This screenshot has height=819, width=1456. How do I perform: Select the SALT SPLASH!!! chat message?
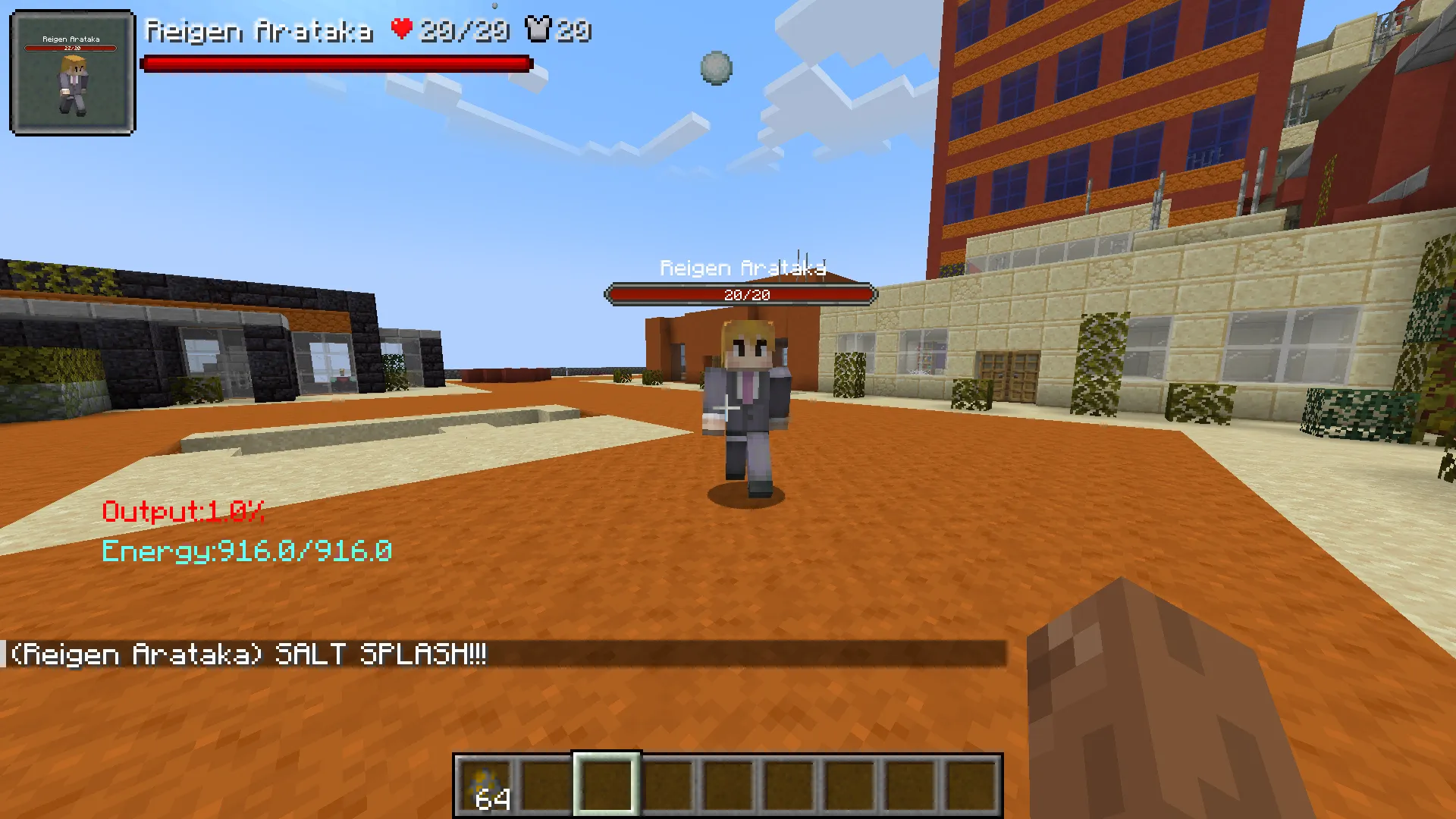(379, 654)
